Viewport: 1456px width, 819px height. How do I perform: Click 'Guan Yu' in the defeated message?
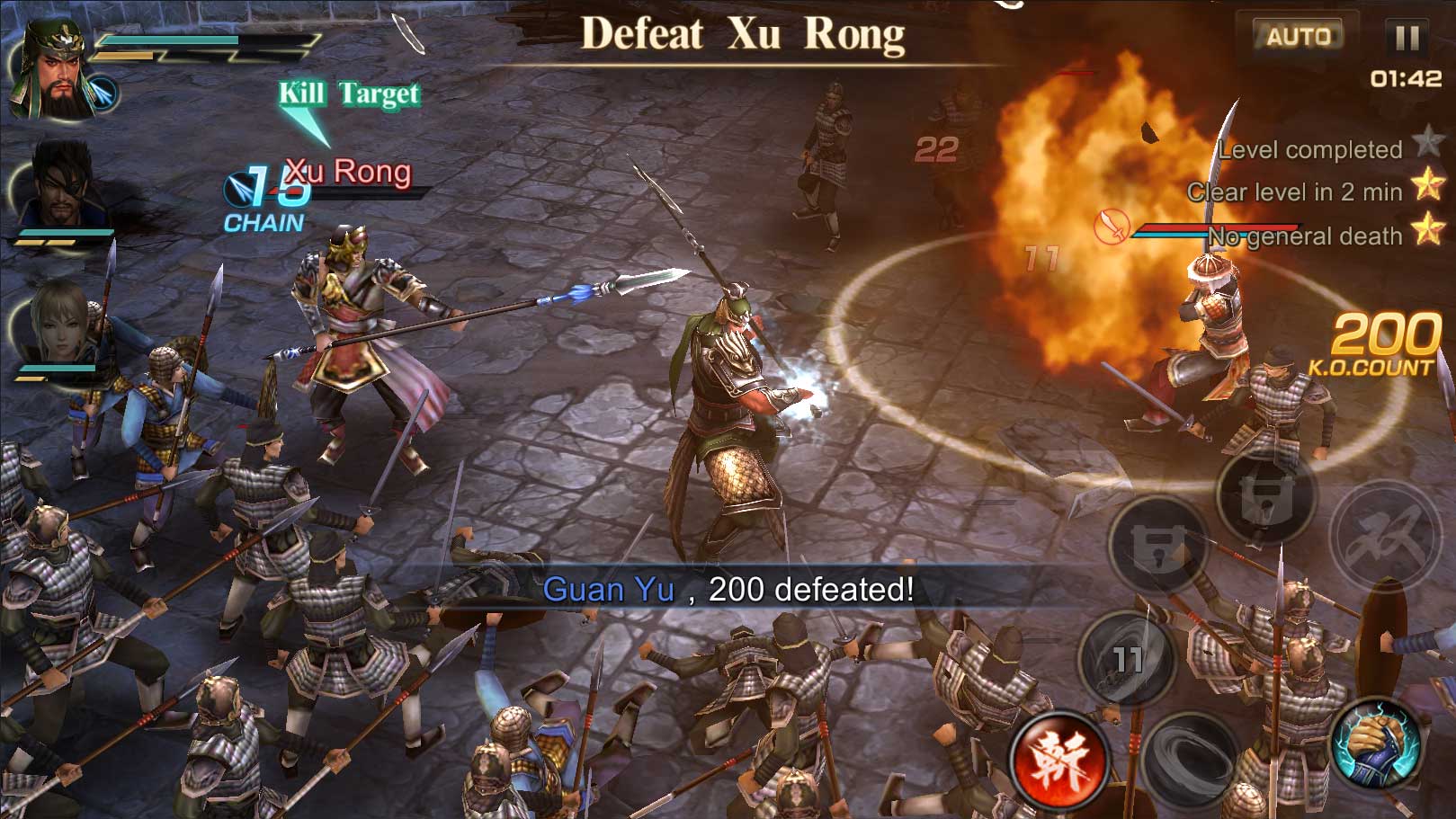coord(608,591)
